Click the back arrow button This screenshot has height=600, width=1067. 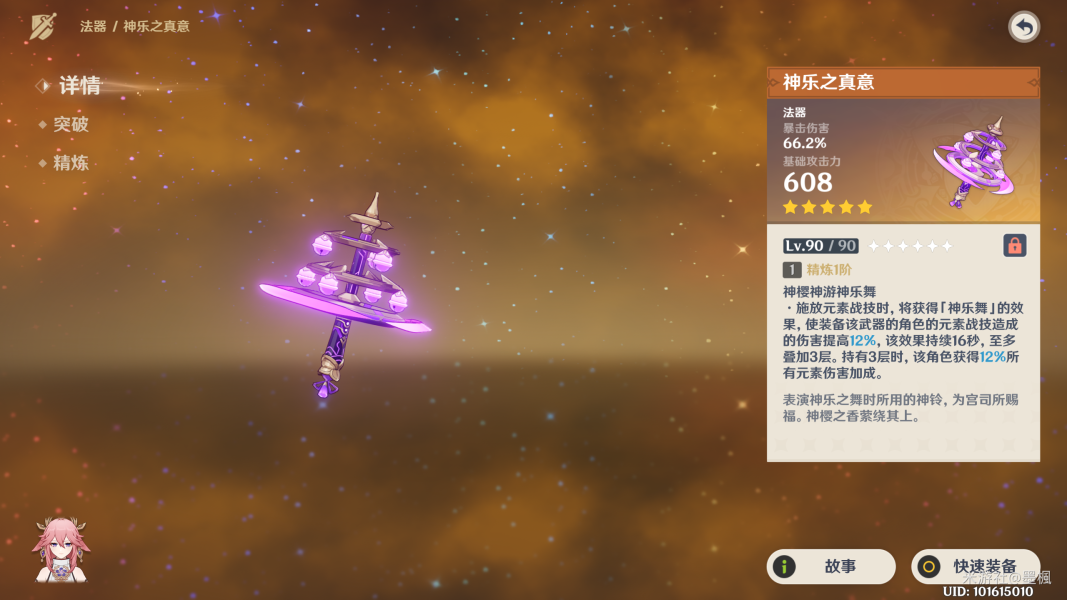[1023, 27]
